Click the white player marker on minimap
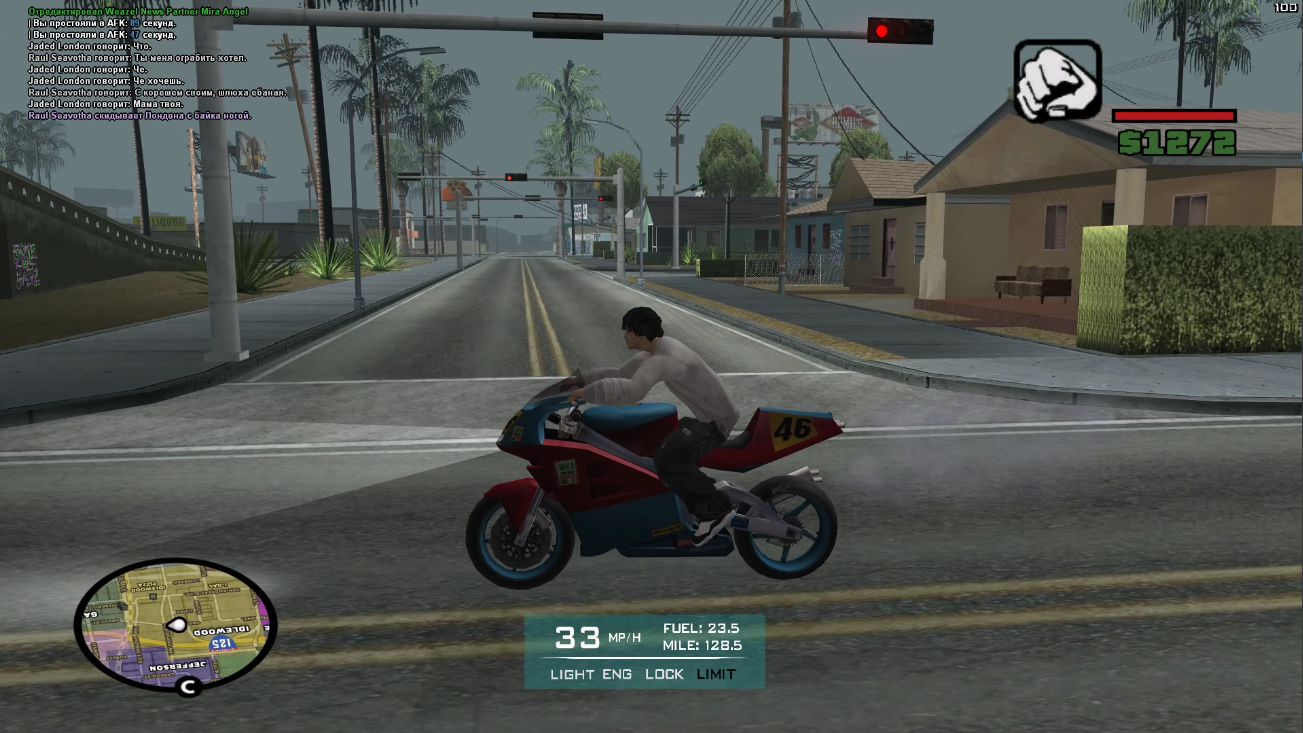 tap(177, 625)
